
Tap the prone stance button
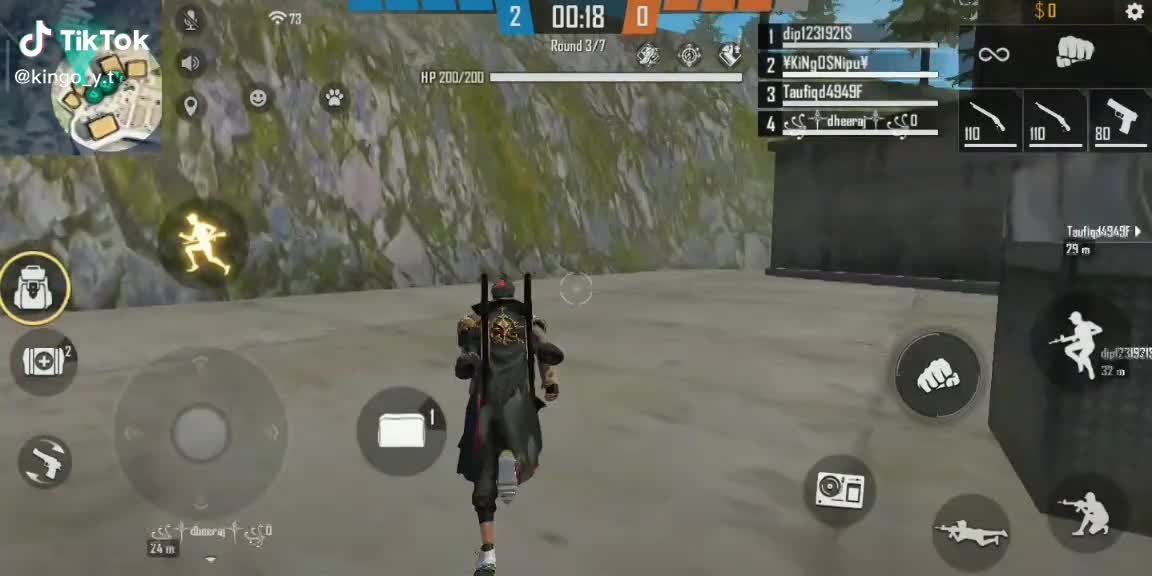971,533
